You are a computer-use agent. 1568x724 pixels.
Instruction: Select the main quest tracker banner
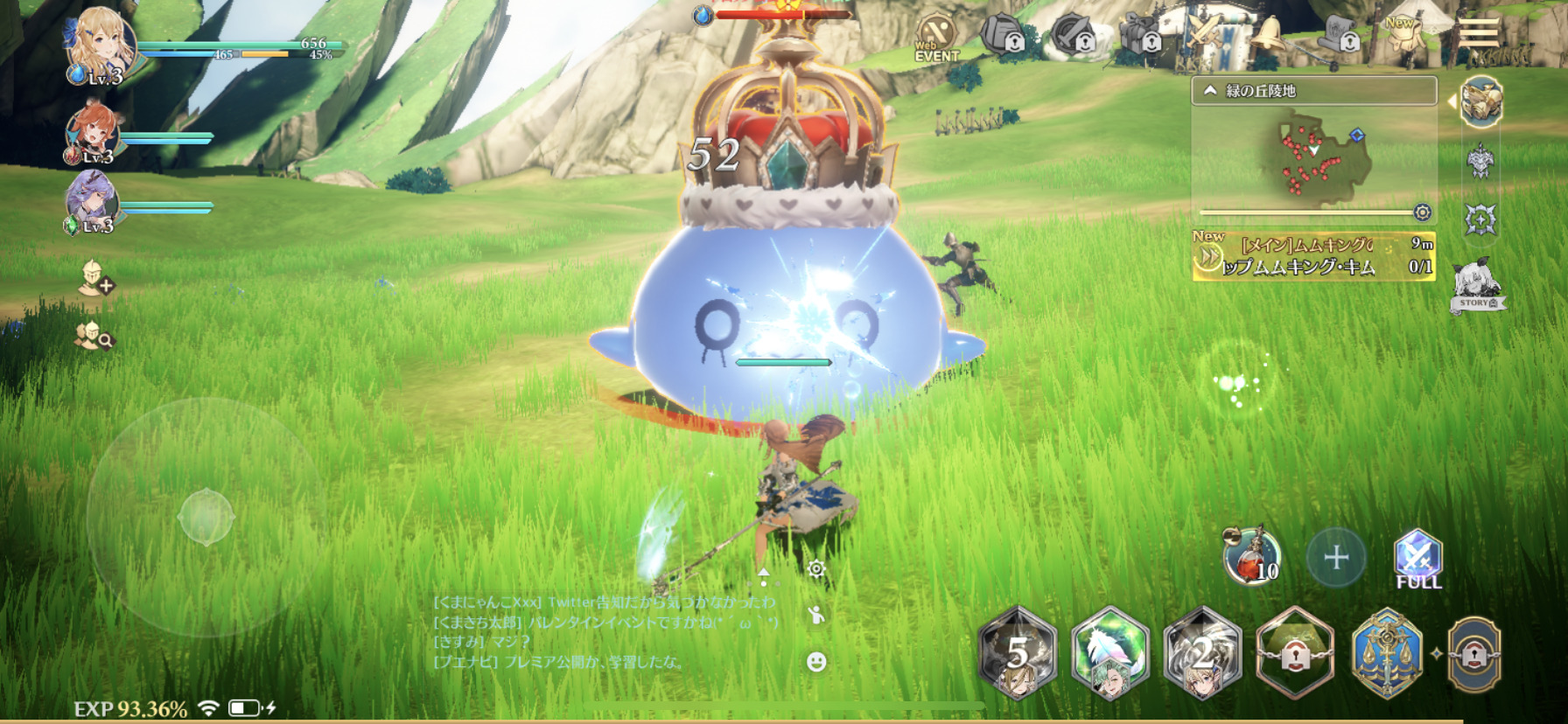1313,255
